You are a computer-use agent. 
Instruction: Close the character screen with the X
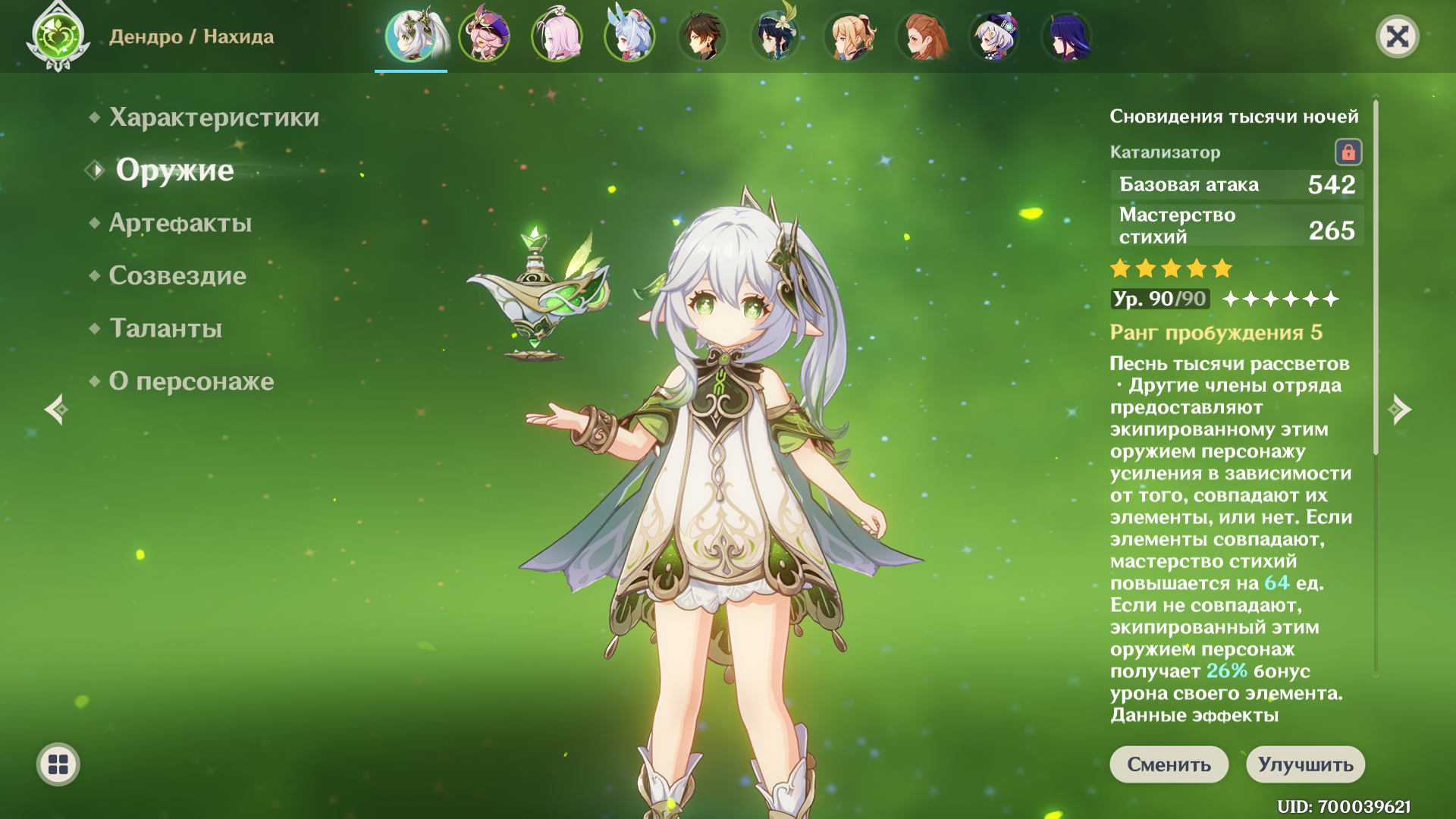coord(1397,36)
